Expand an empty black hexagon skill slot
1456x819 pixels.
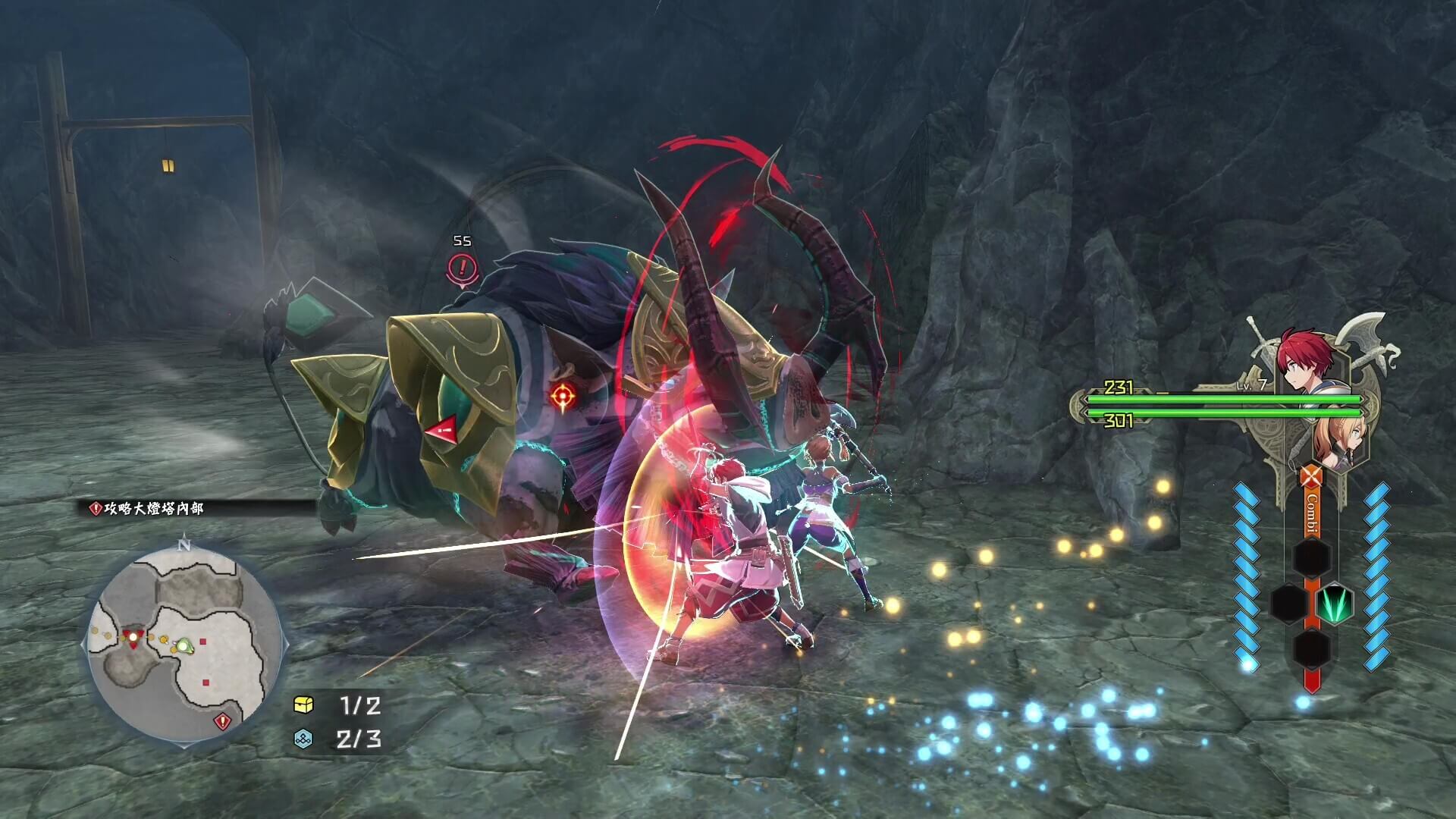point(1310,557)
